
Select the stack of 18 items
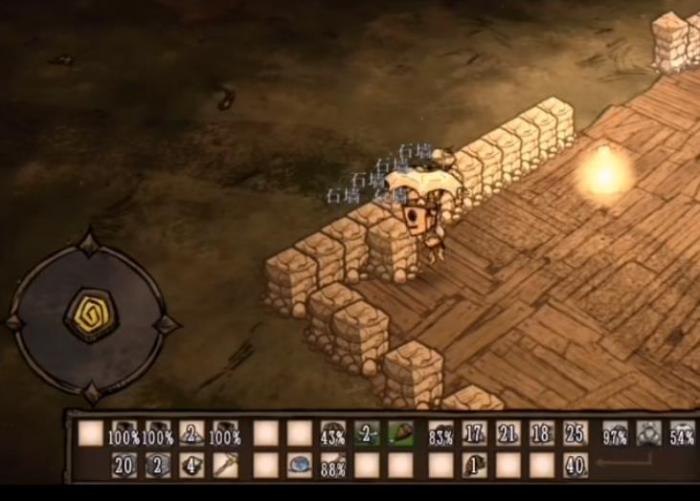(541, 433)
